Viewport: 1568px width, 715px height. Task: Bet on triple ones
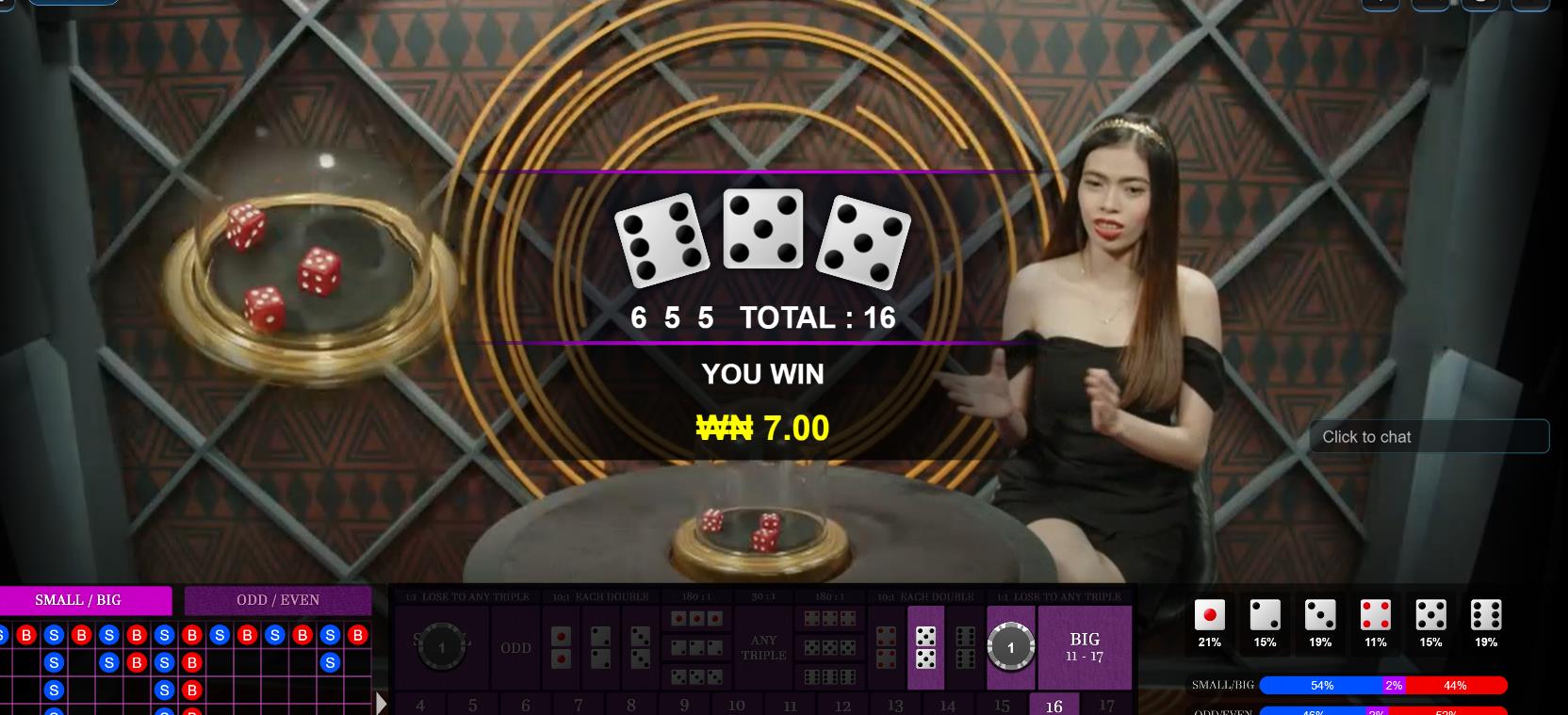(696, 619)
